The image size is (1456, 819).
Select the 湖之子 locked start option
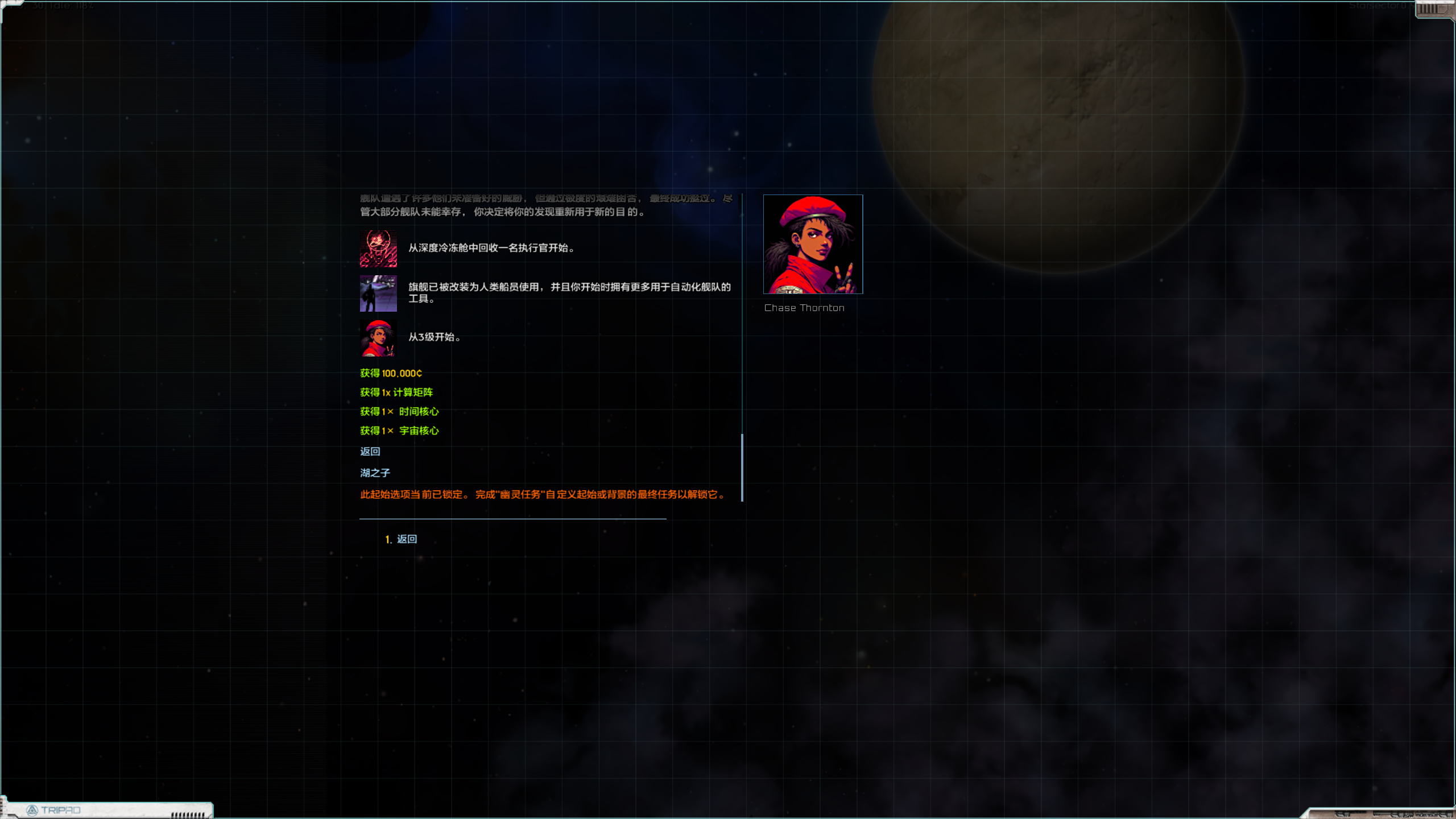click(x=374, y=473)
